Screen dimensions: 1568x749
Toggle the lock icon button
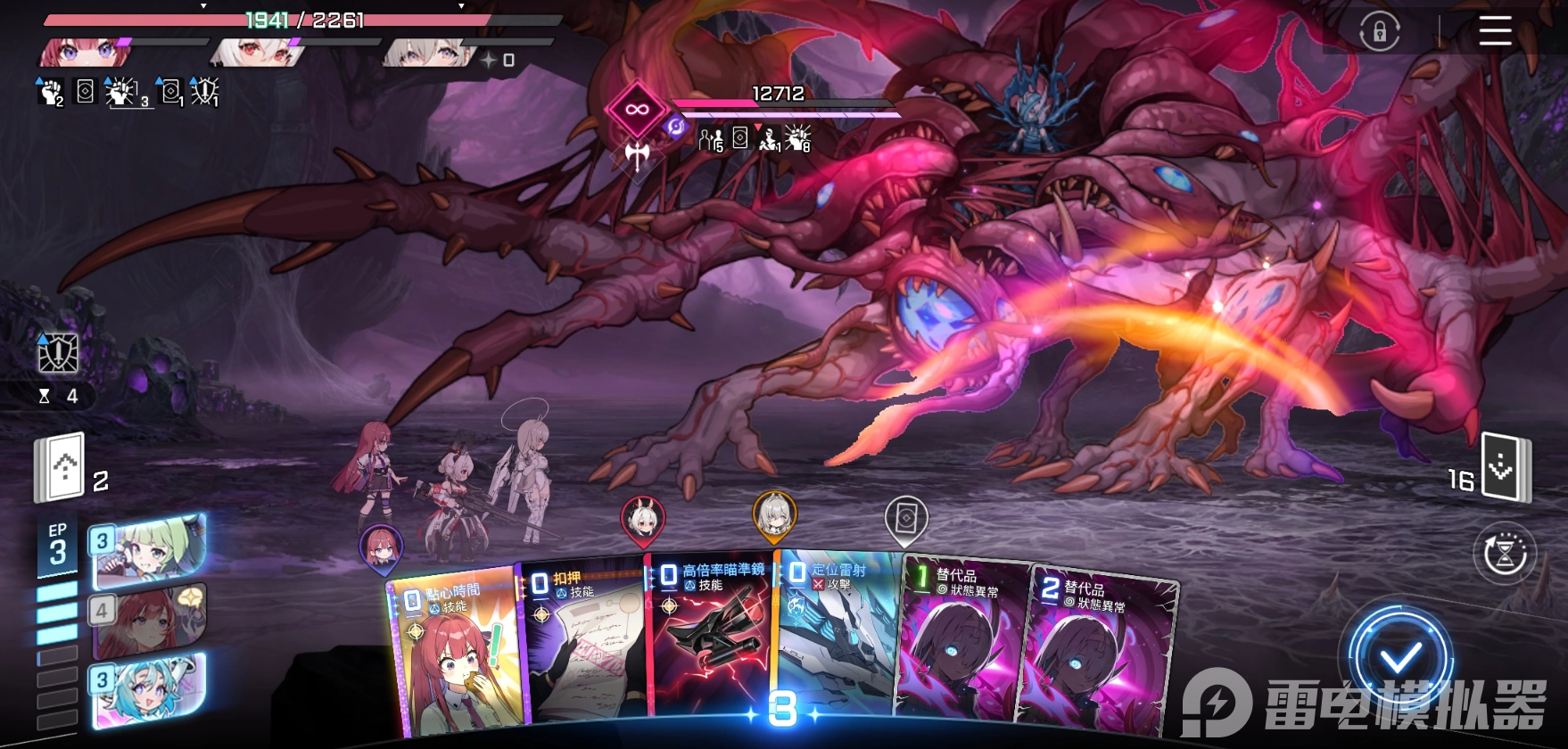tap(1379, 33)
